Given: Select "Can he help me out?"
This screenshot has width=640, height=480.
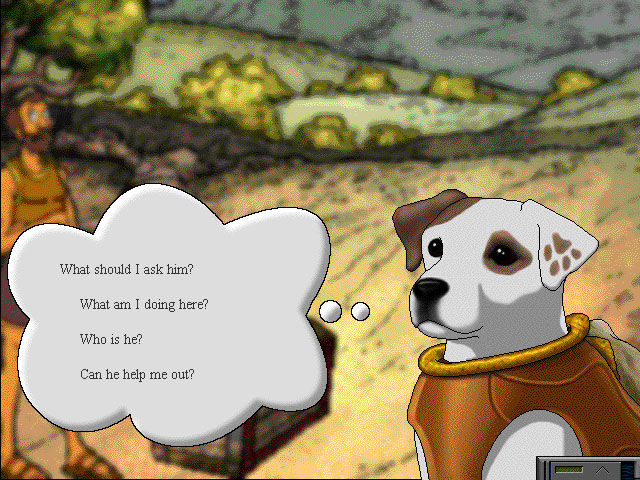Looking at the screenshot, I should point(137,375).
